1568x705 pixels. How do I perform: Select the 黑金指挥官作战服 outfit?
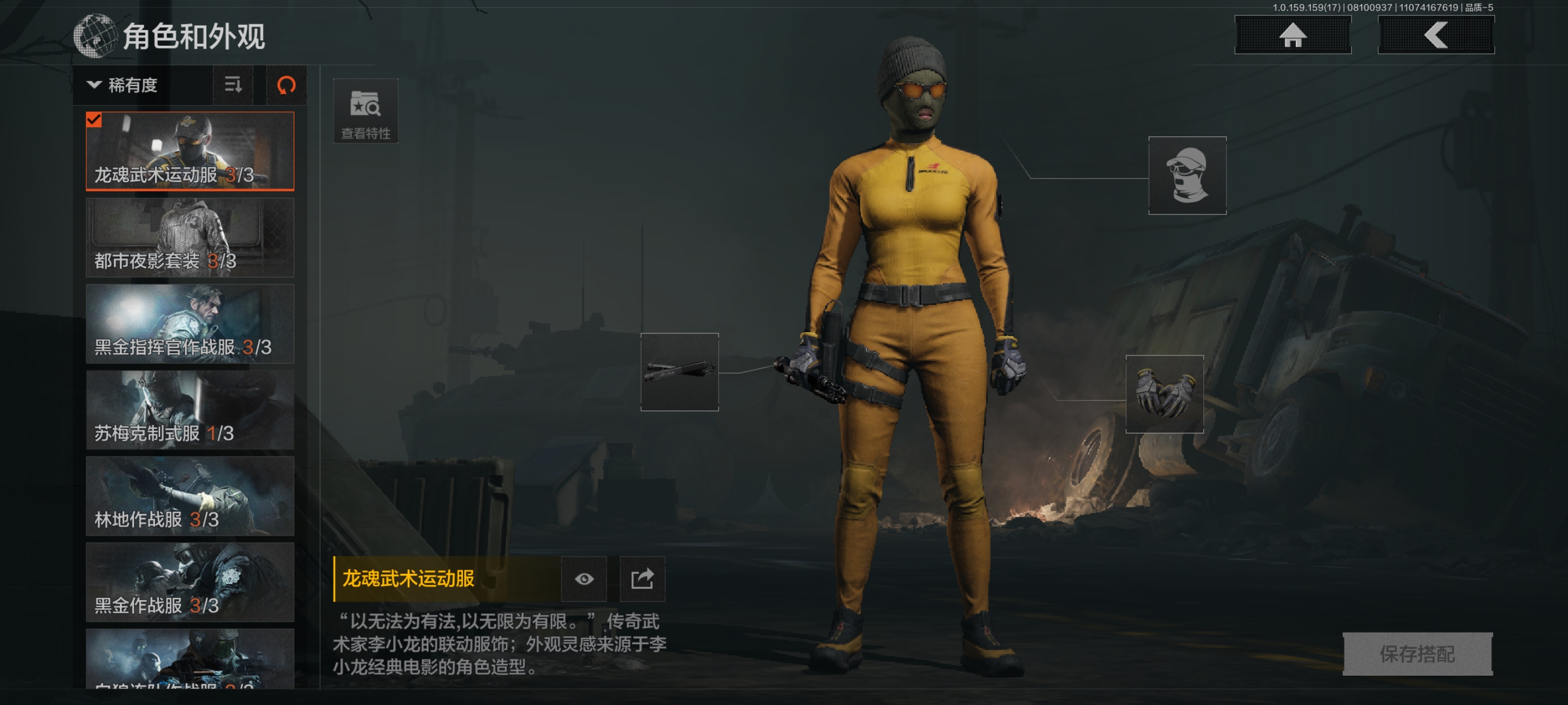tap(190, 324)
